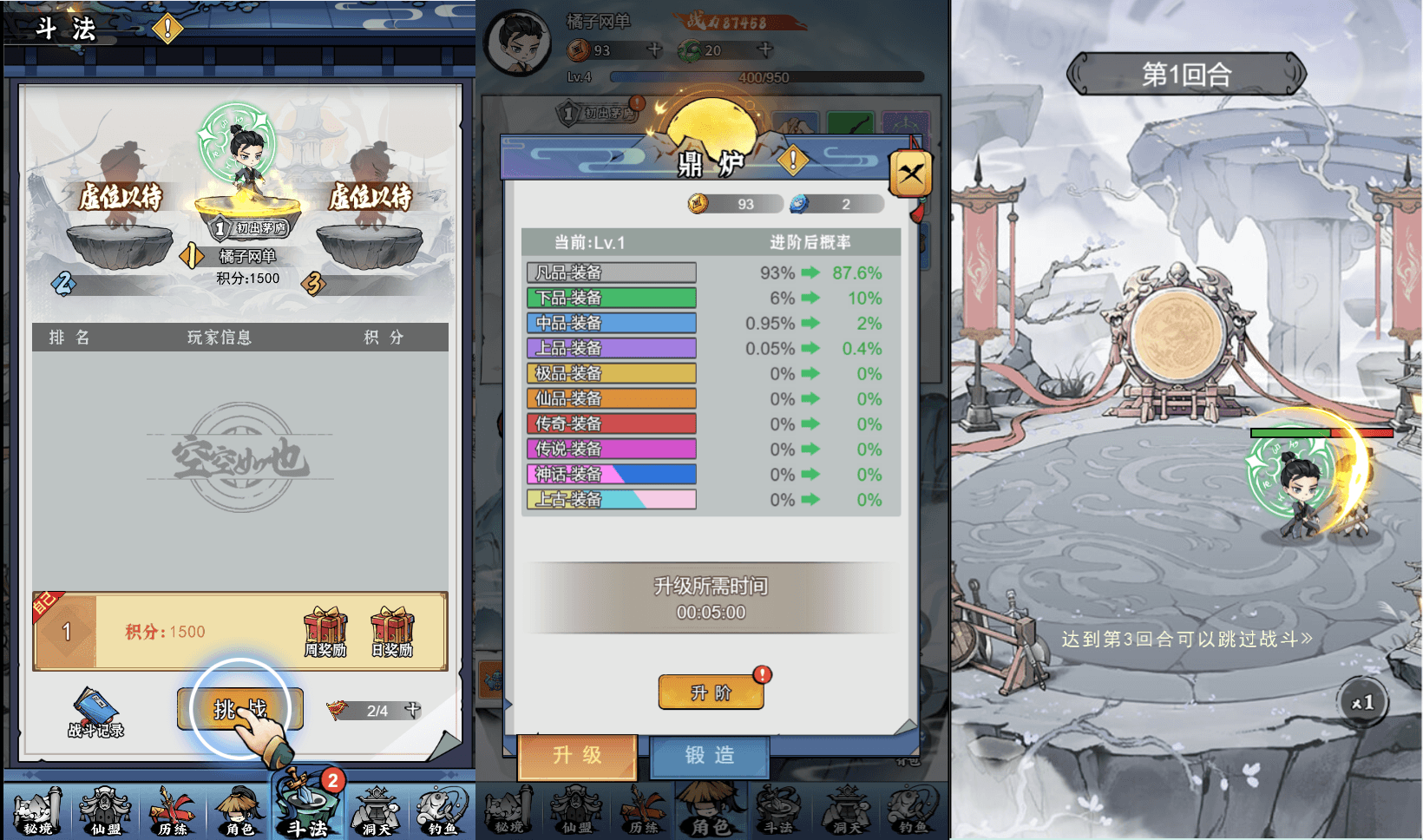Click the Lv.4 experience progress bar
1423x840 pixels.
[764, 76]
